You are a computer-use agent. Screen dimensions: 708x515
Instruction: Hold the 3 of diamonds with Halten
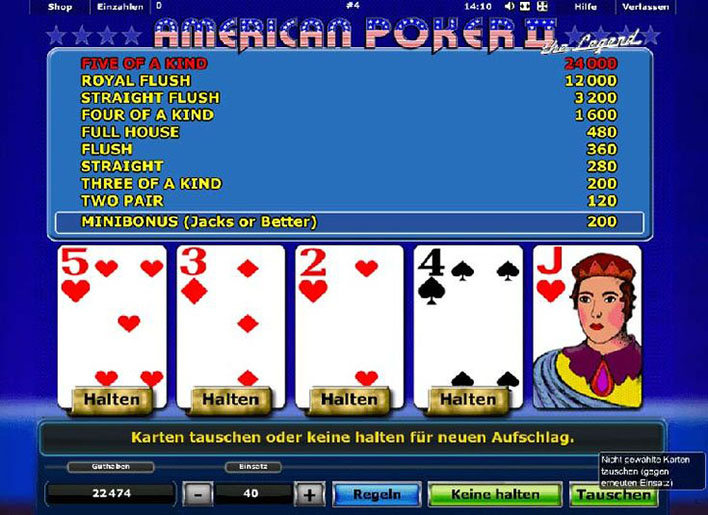pos(231,399)
